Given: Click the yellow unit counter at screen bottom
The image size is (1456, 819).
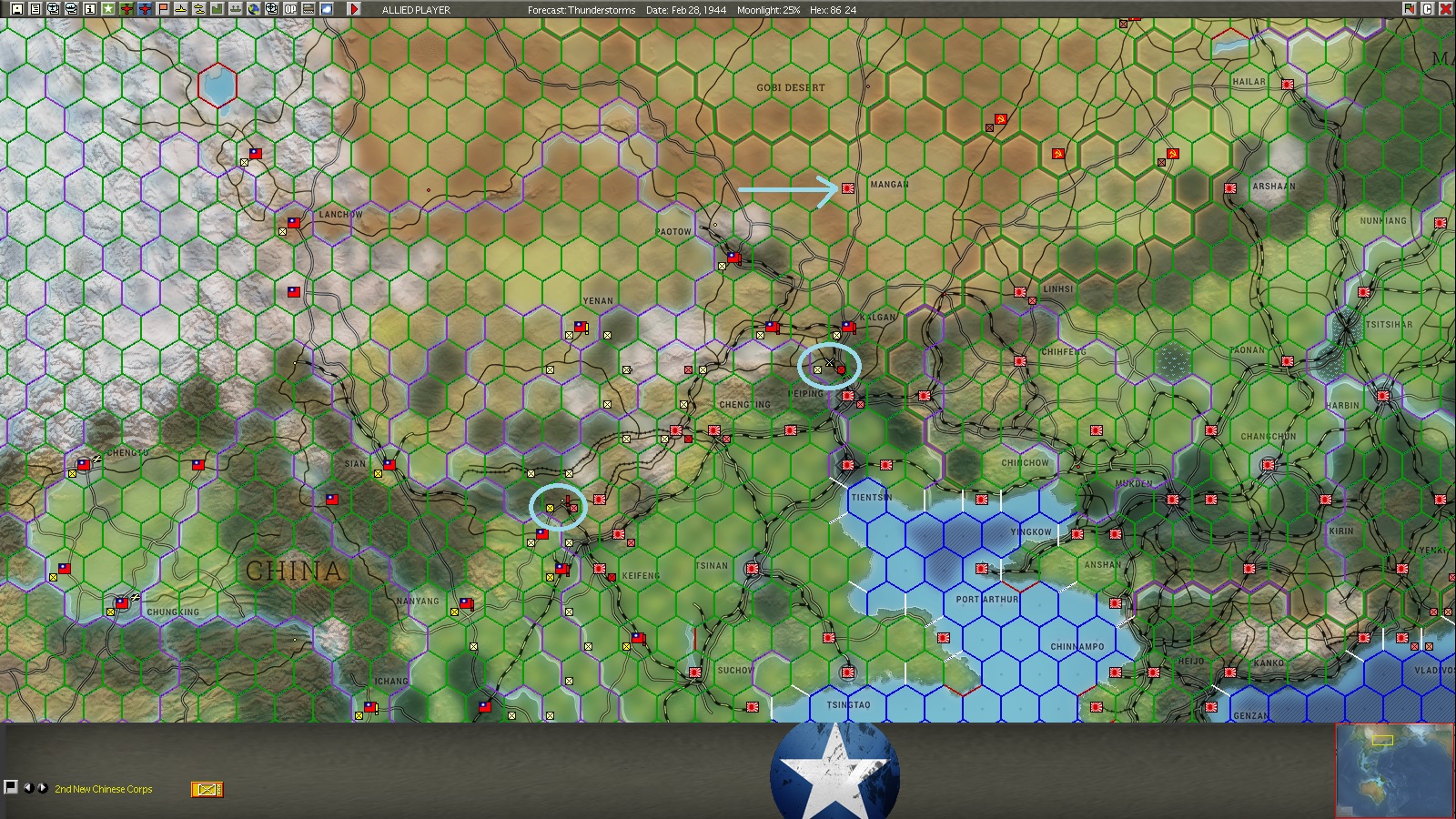Looking at the screenshot, I should 207,790.
